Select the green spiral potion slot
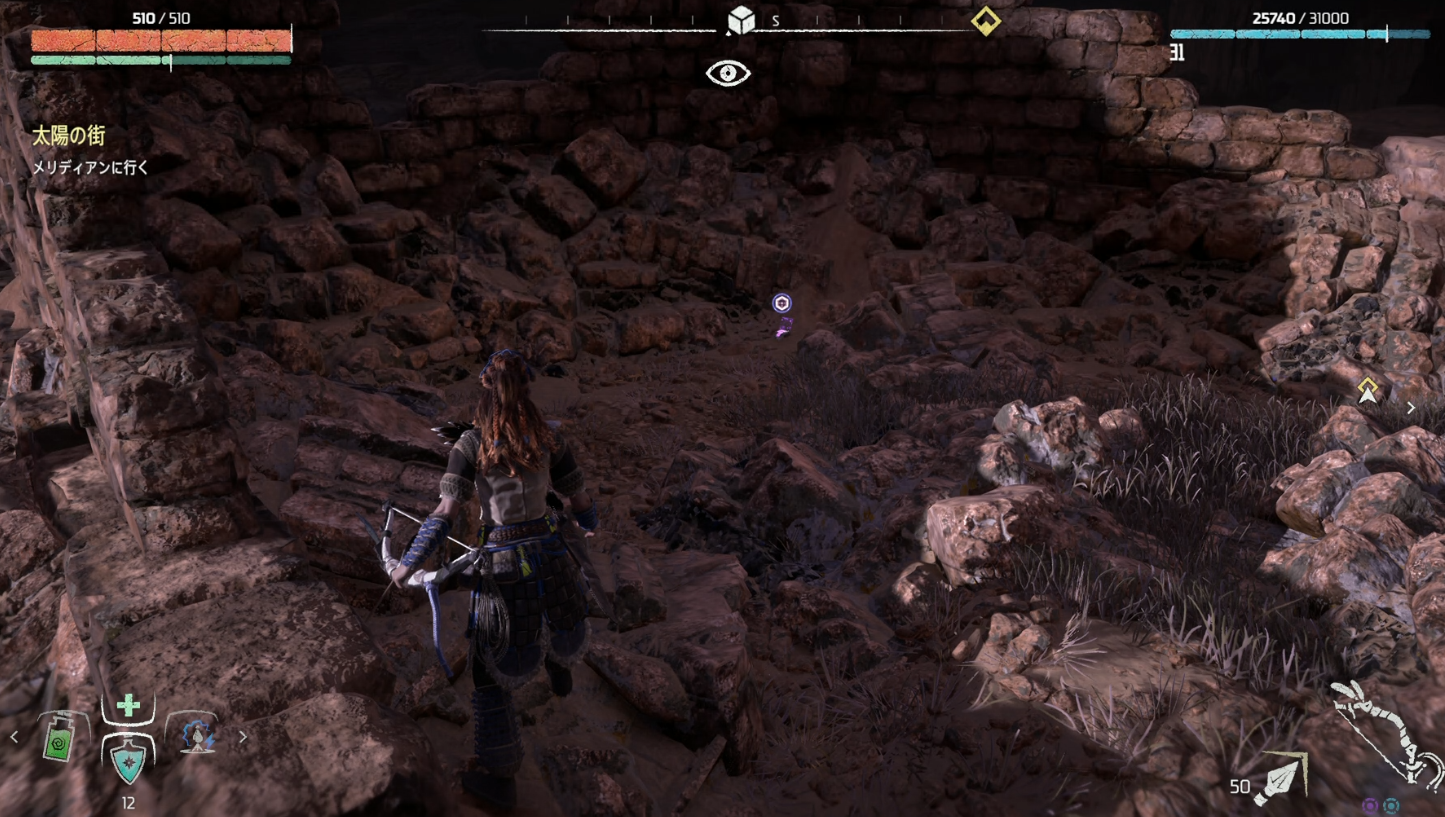Viewport: 1445px width, 817px height. coord(60,740)
